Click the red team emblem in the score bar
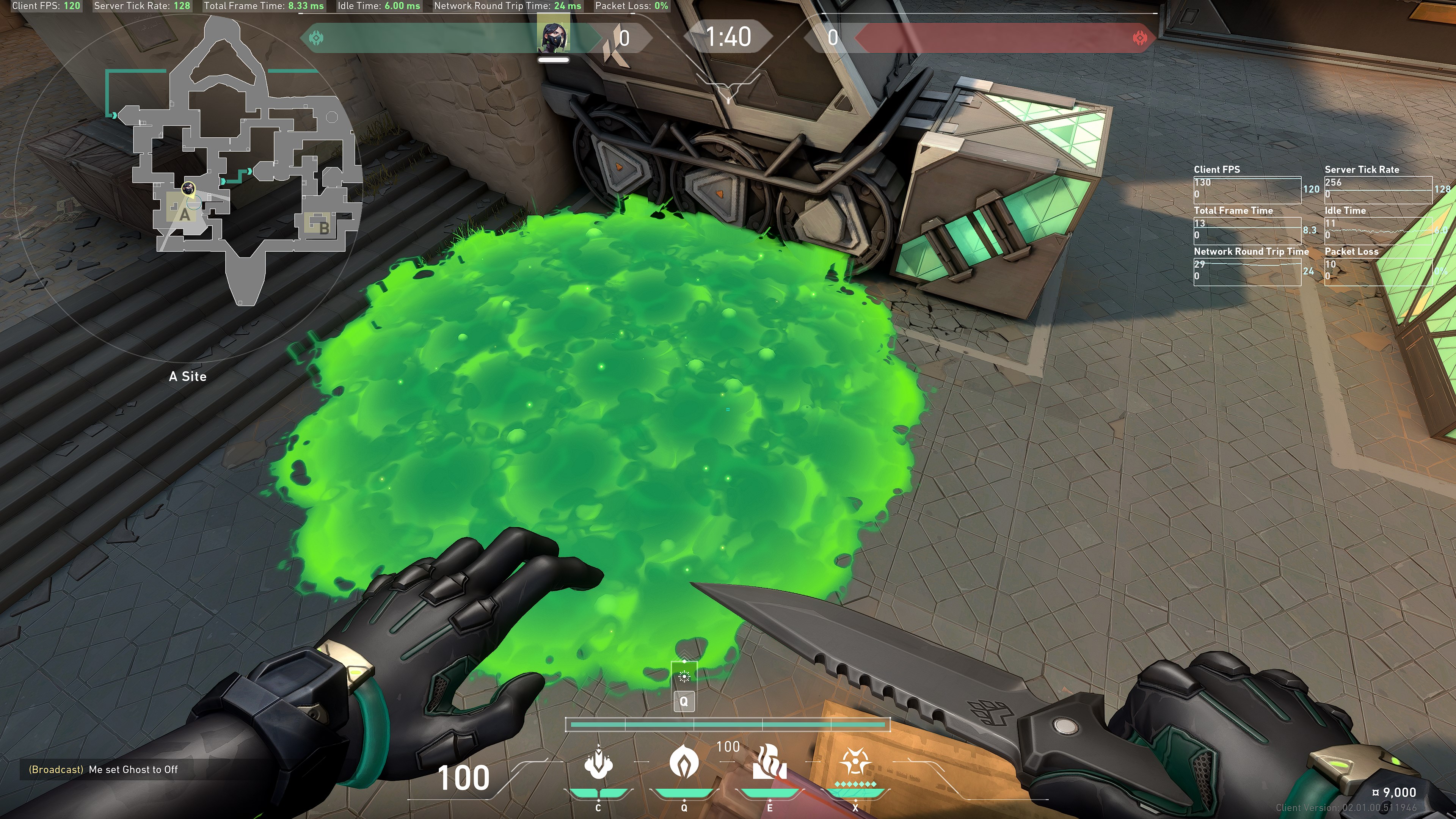Screen dimensions: 1456x819 coord(1140,38)
